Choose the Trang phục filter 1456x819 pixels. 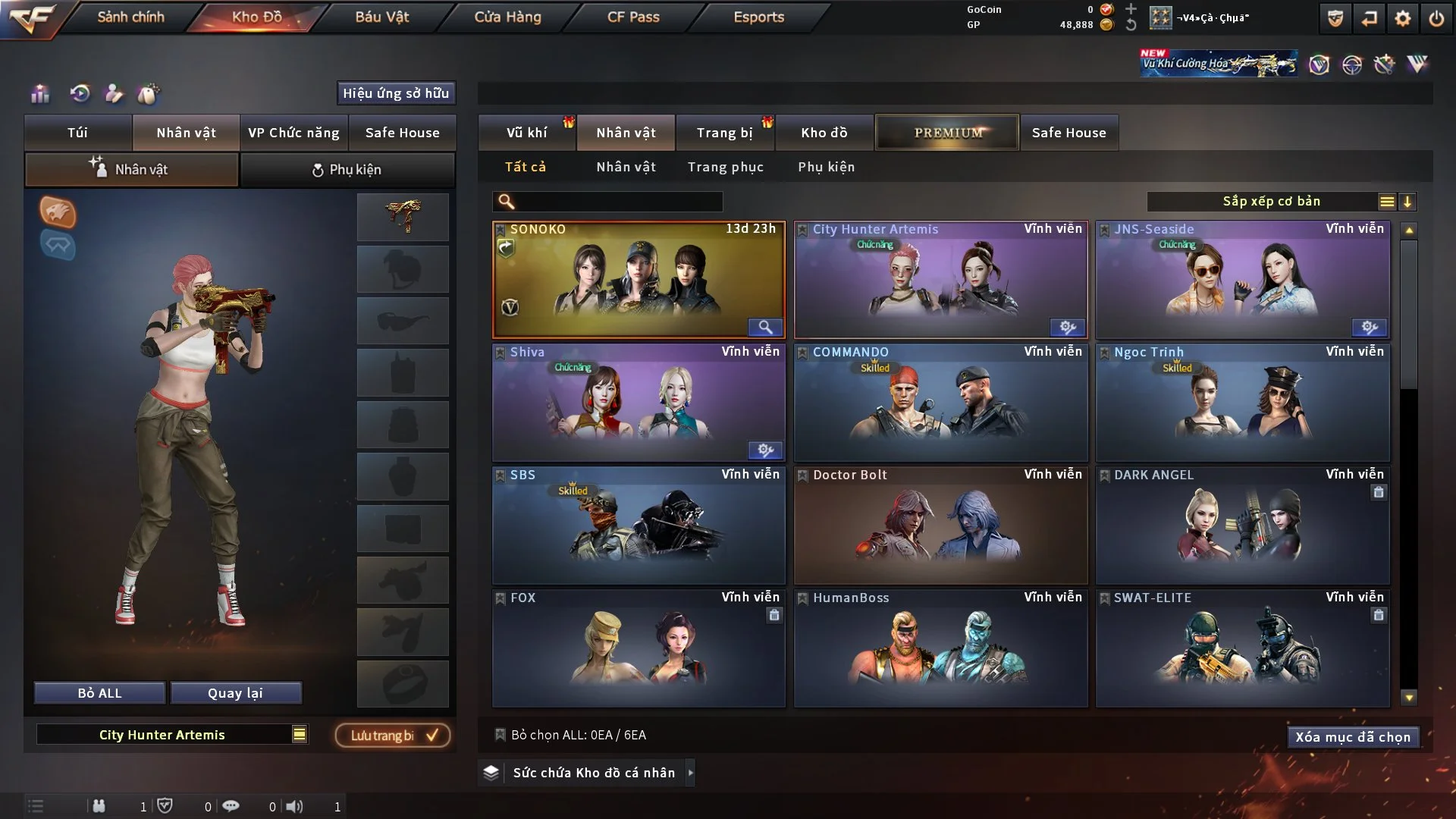click(x=725, y=167)
